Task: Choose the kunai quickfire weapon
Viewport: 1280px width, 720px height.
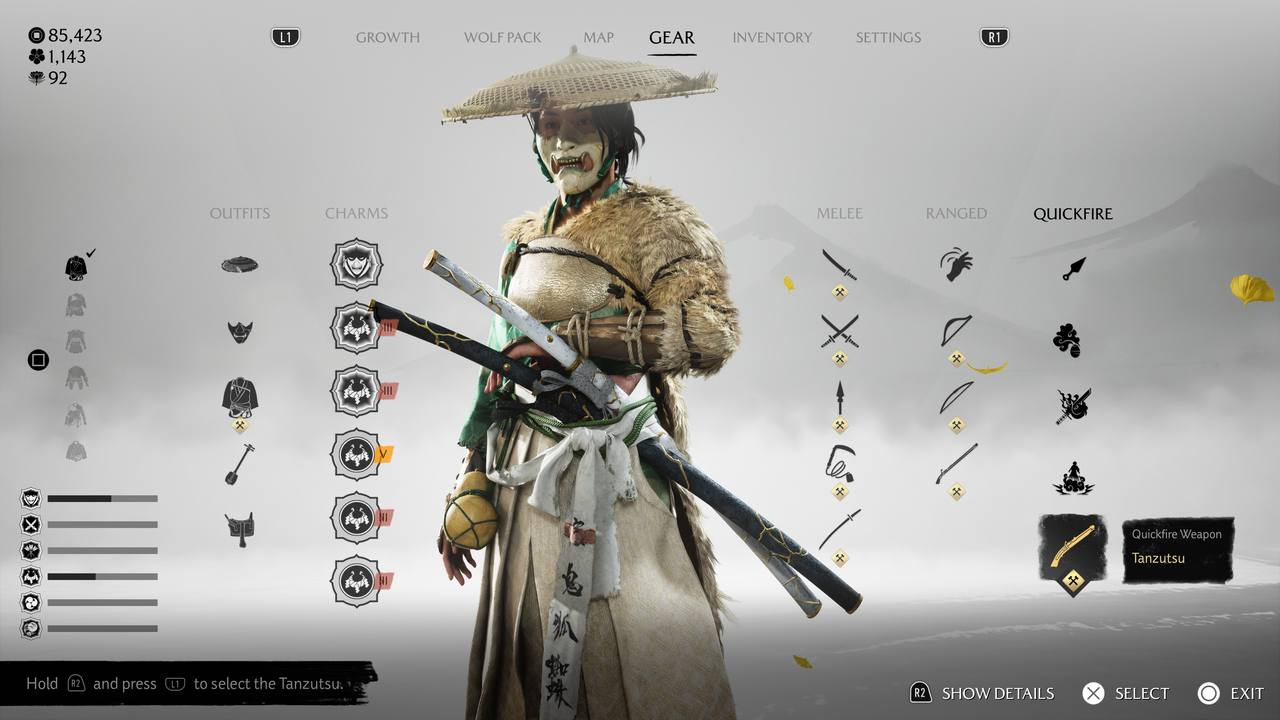Action: 1073,268
